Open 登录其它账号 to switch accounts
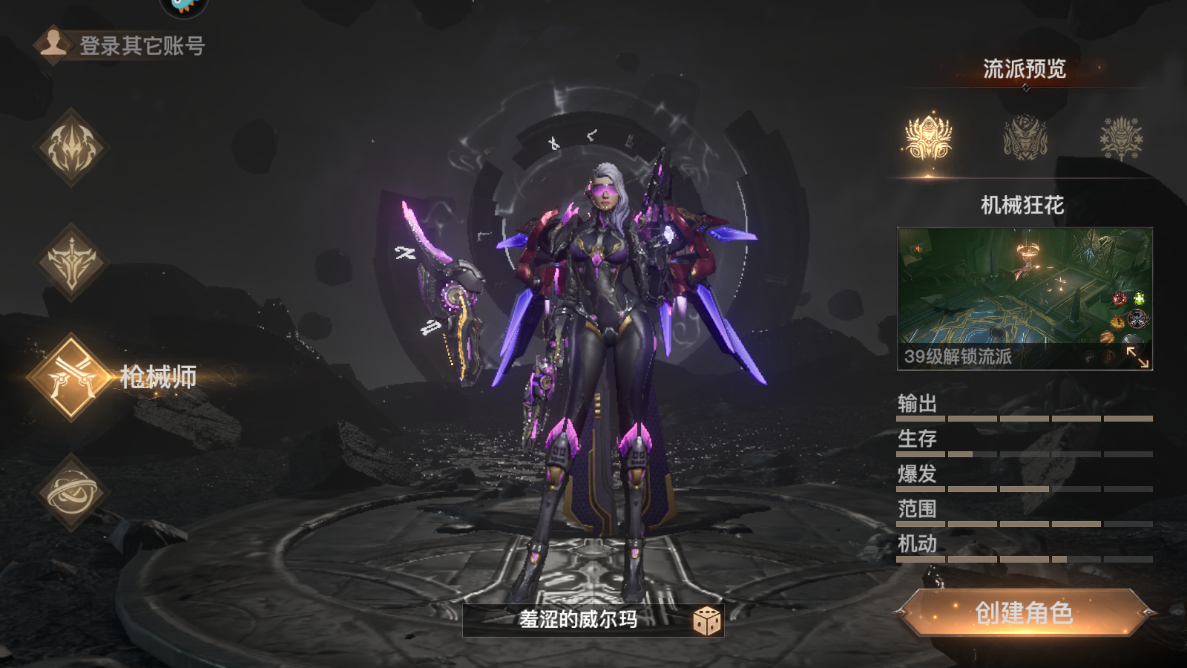 [122, 45]
